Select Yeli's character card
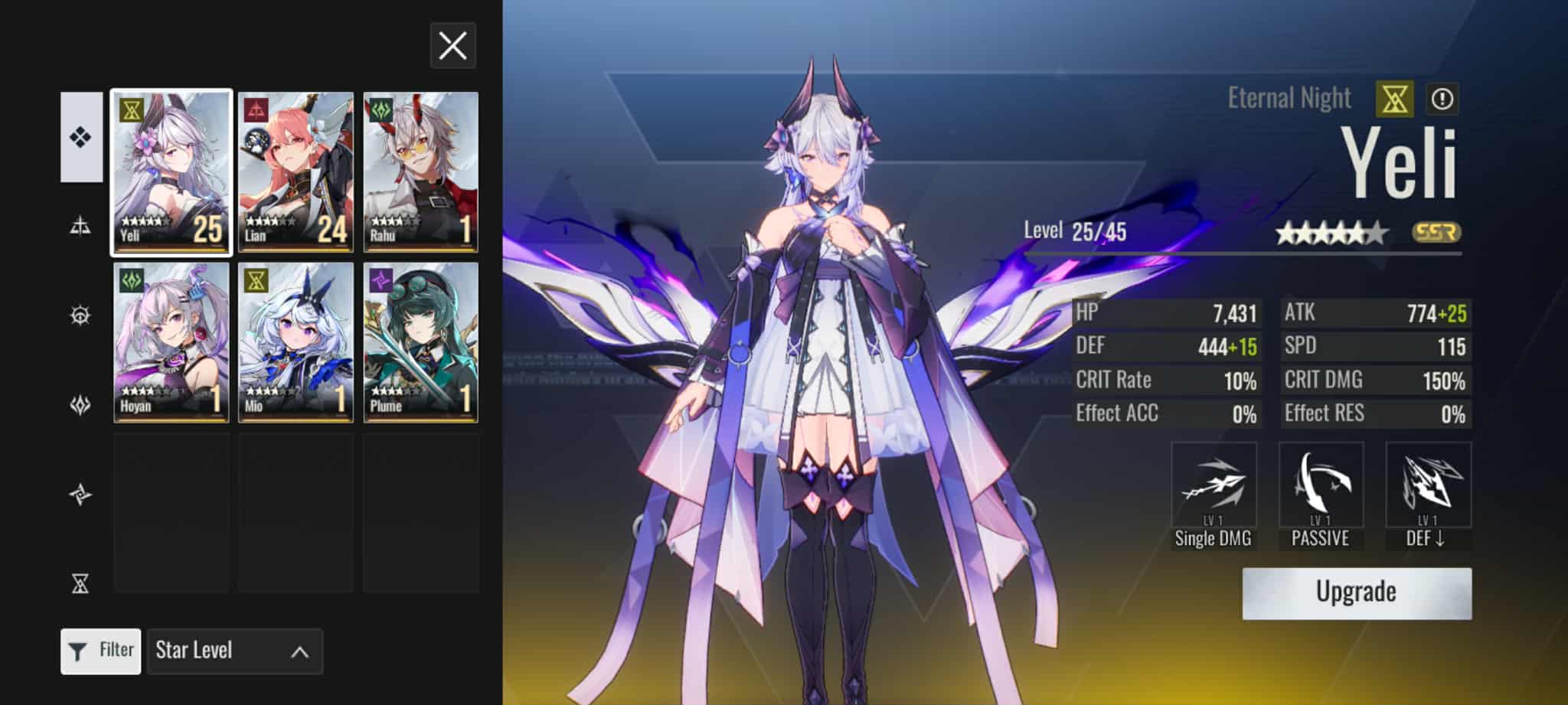The image size is (1568, 705). 171,172
